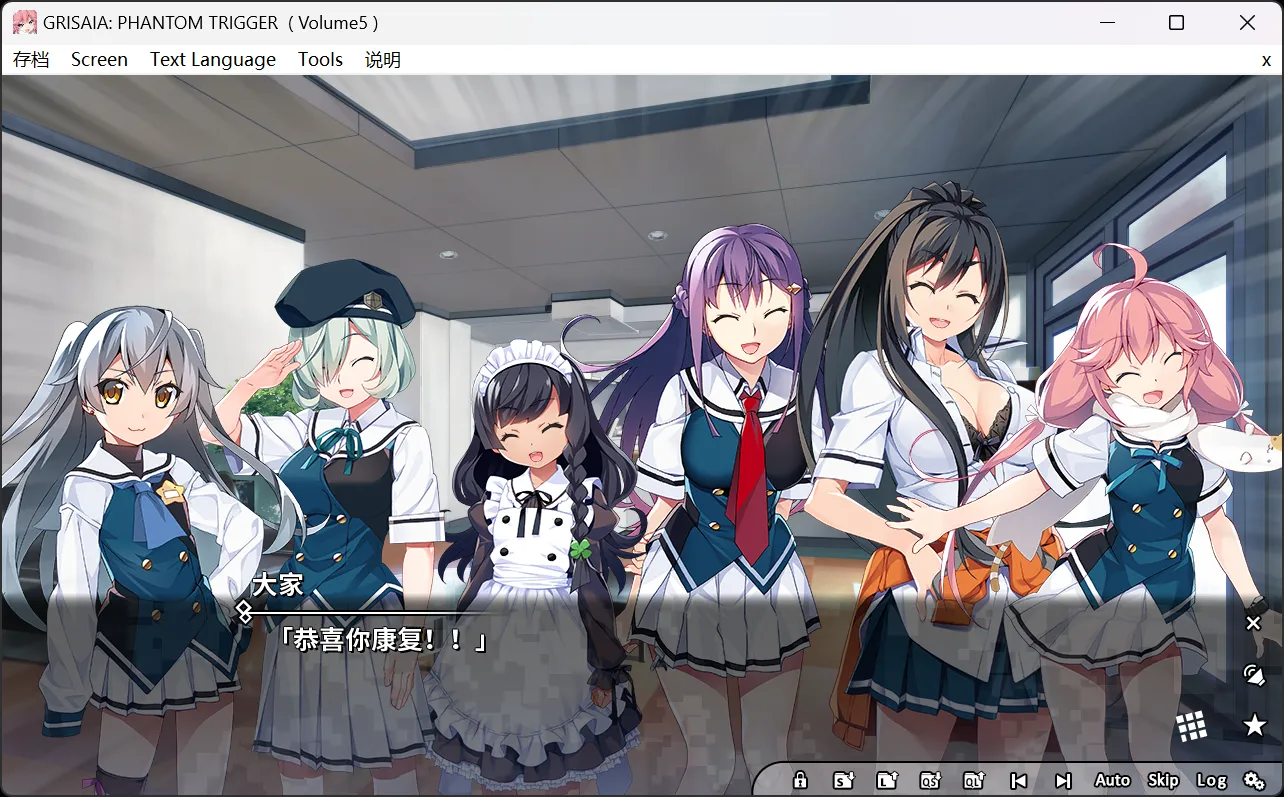1284x797 pixels.
Task: Open the Load screen via L icon
Action: click(887, 779)
